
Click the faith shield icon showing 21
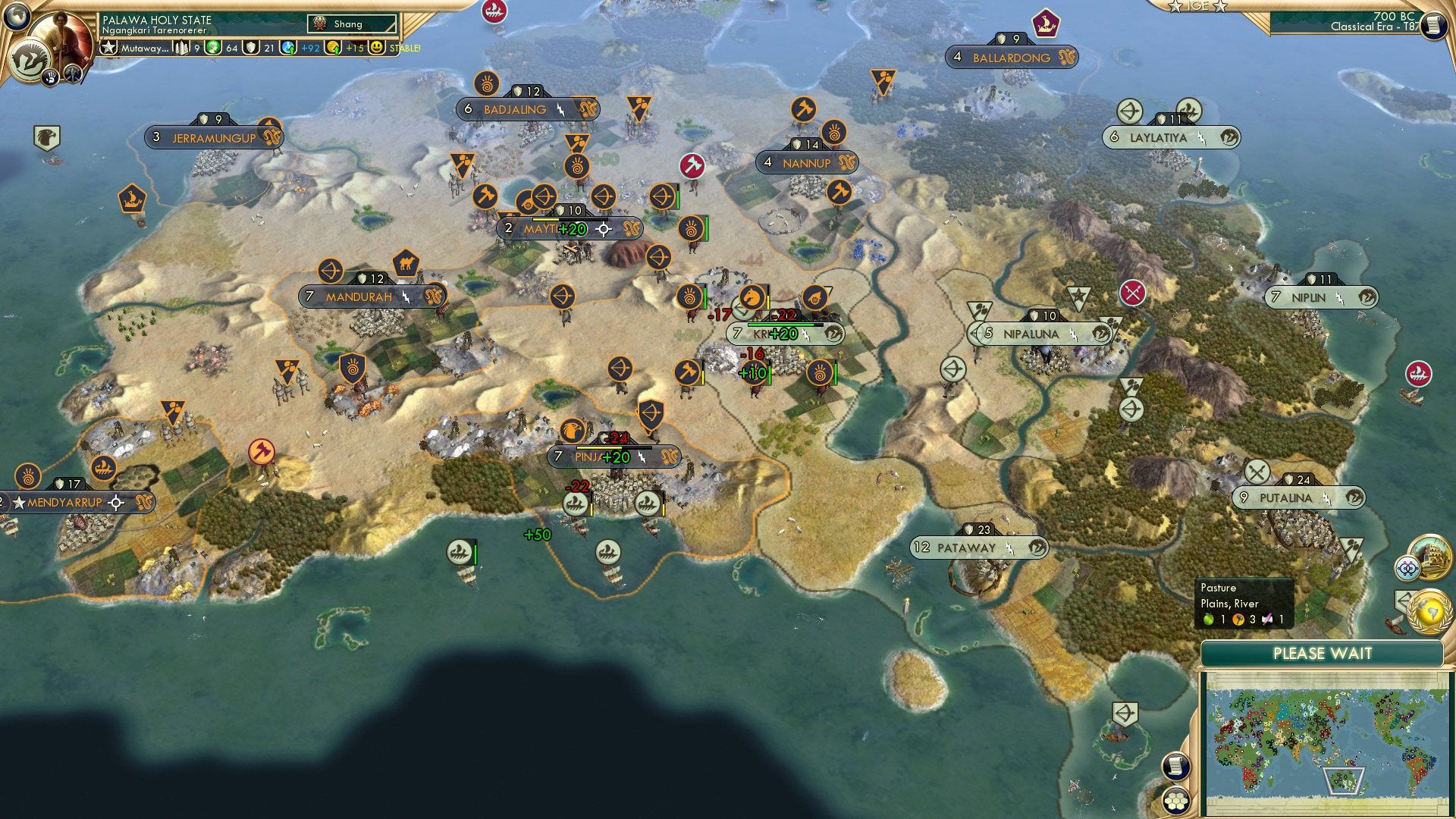(x=251, y=47)
